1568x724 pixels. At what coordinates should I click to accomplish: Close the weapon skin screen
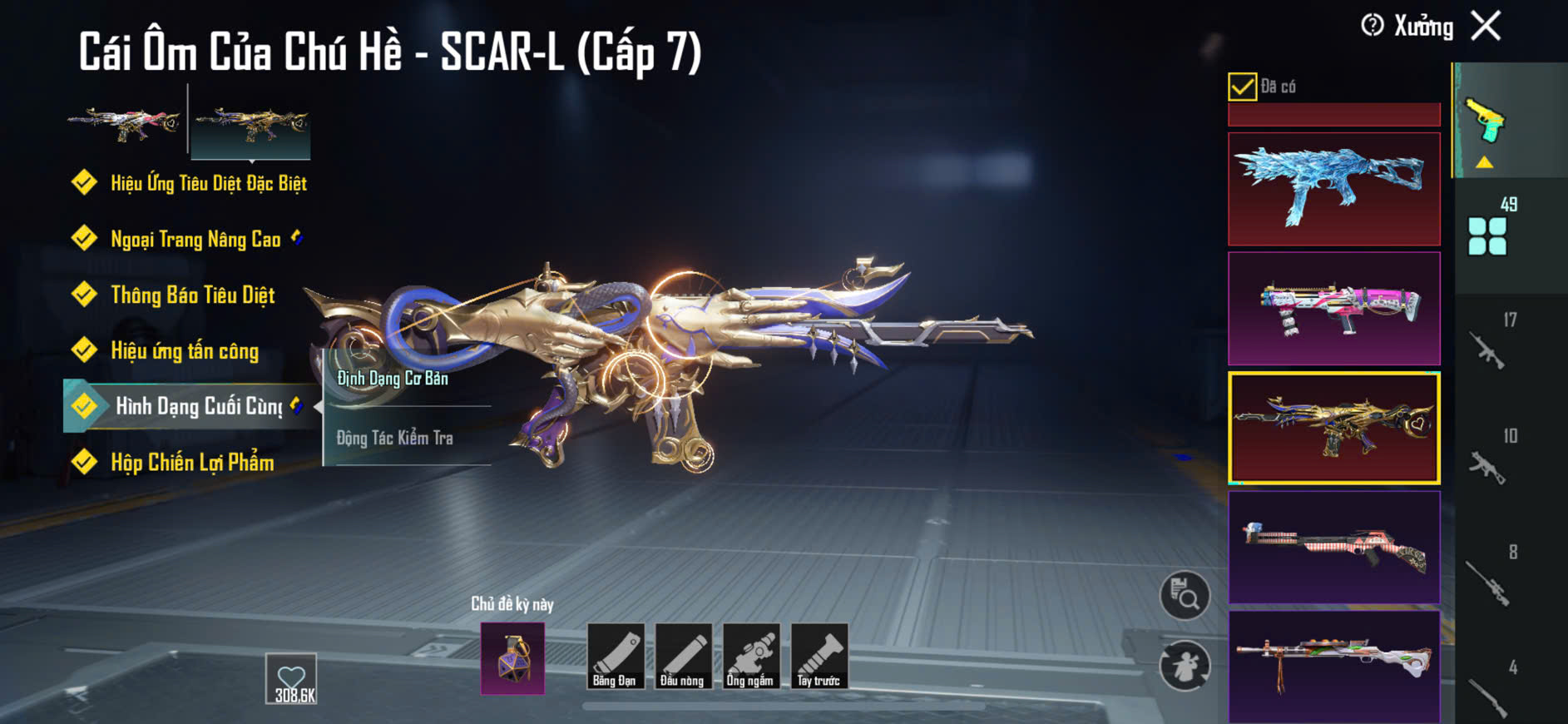click(1486, 26)
